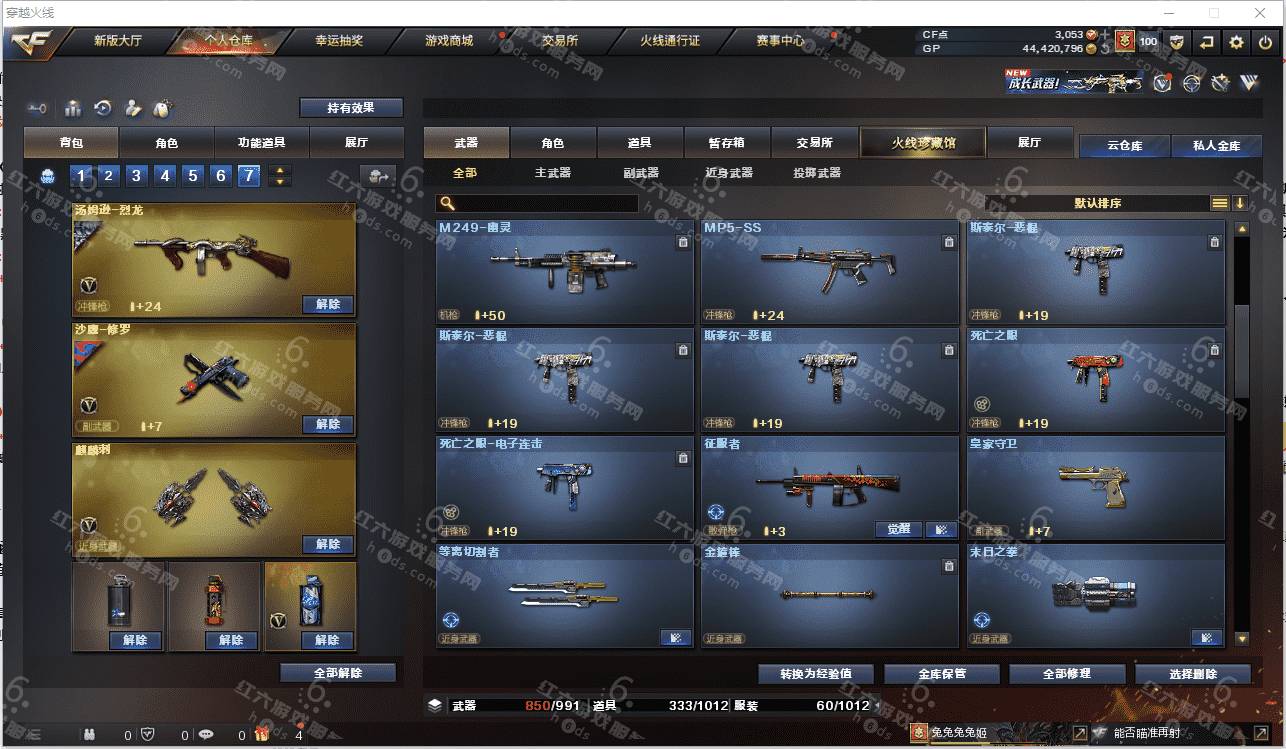Select the M249-幽灵 weapon card
Screen dimensions: 1286x749
564,271
